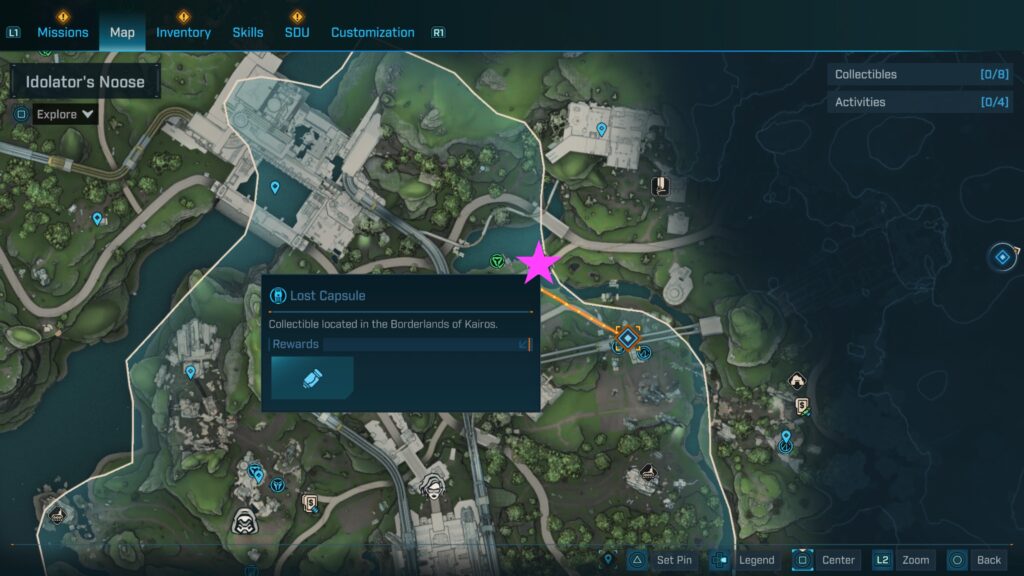
Task: Open the Customization tab
Action: pos(373,32)
